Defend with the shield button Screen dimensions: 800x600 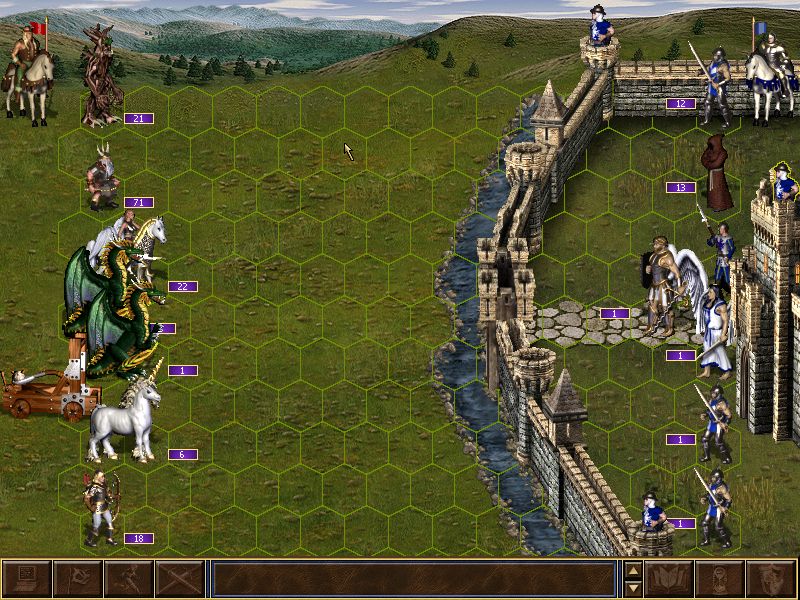coord(771,579)
